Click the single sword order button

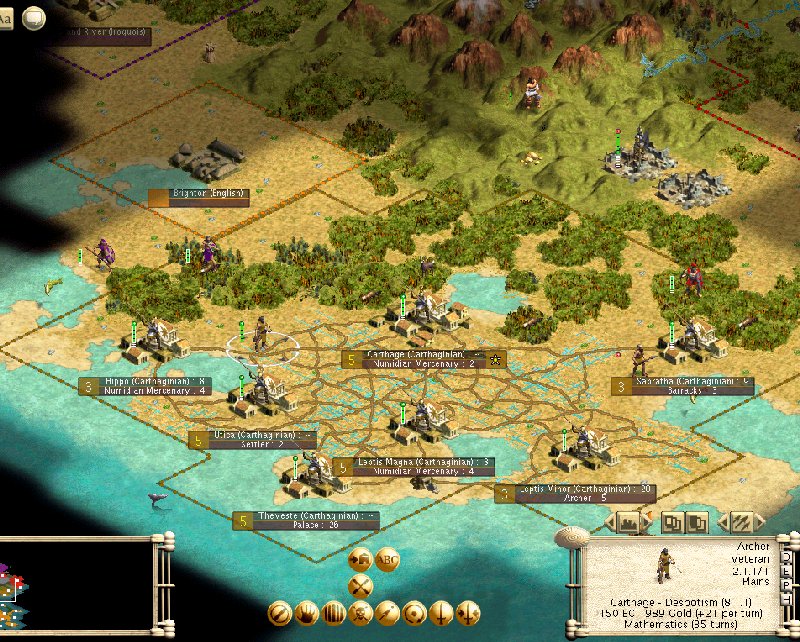pyautogui.click(x=441, y=612)
